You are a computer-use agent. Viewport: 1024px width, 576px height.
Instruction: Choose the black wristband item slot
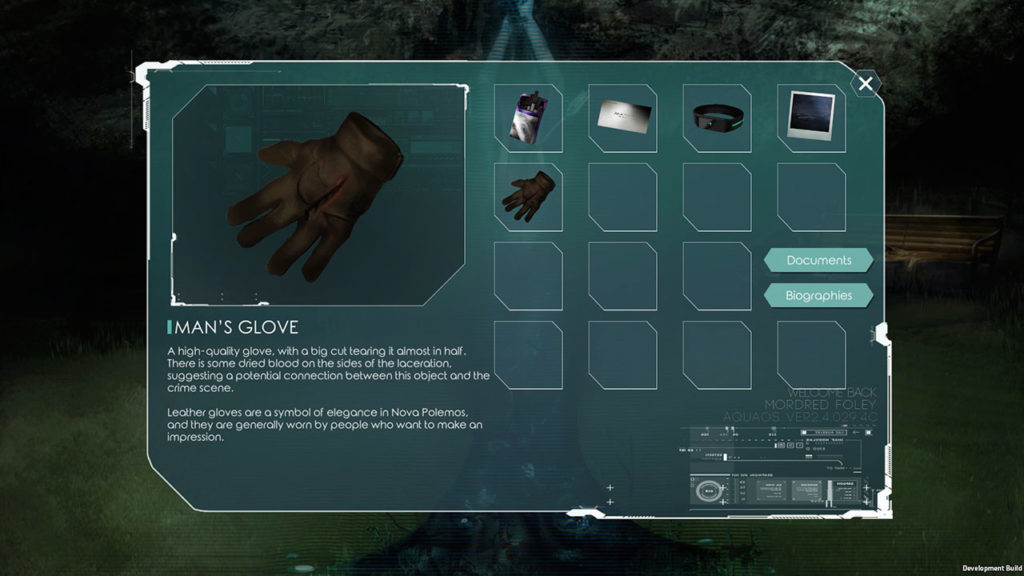click(x=716, y=118)
